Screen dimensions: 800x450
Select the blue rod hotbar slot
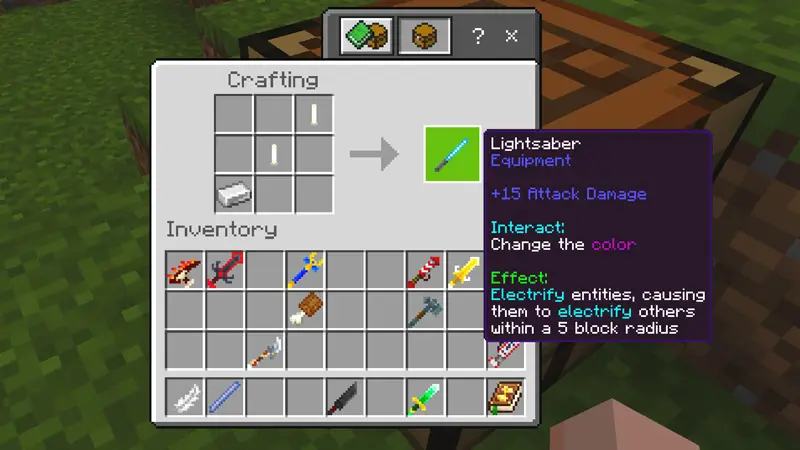(224, 398)
